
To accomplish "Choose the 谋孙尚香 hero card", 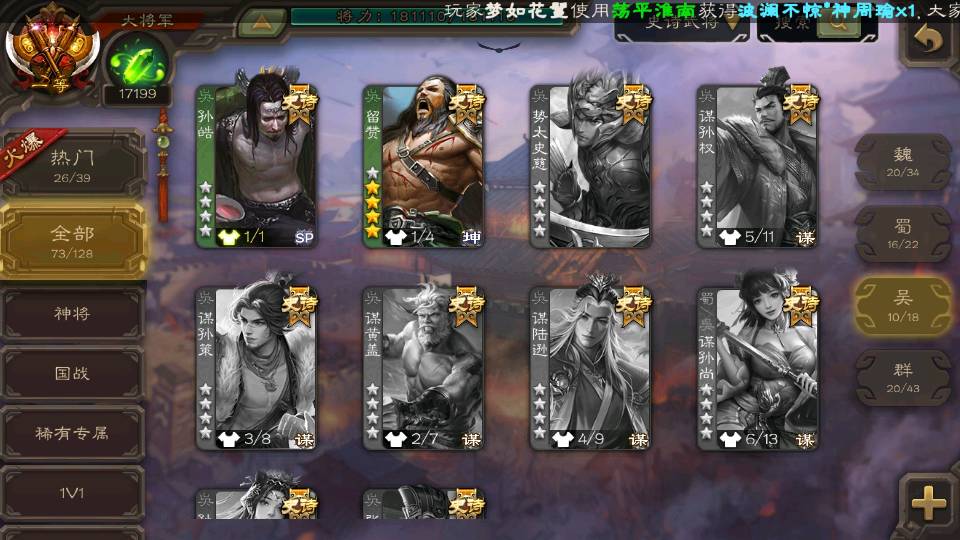I will coord(758,368).
